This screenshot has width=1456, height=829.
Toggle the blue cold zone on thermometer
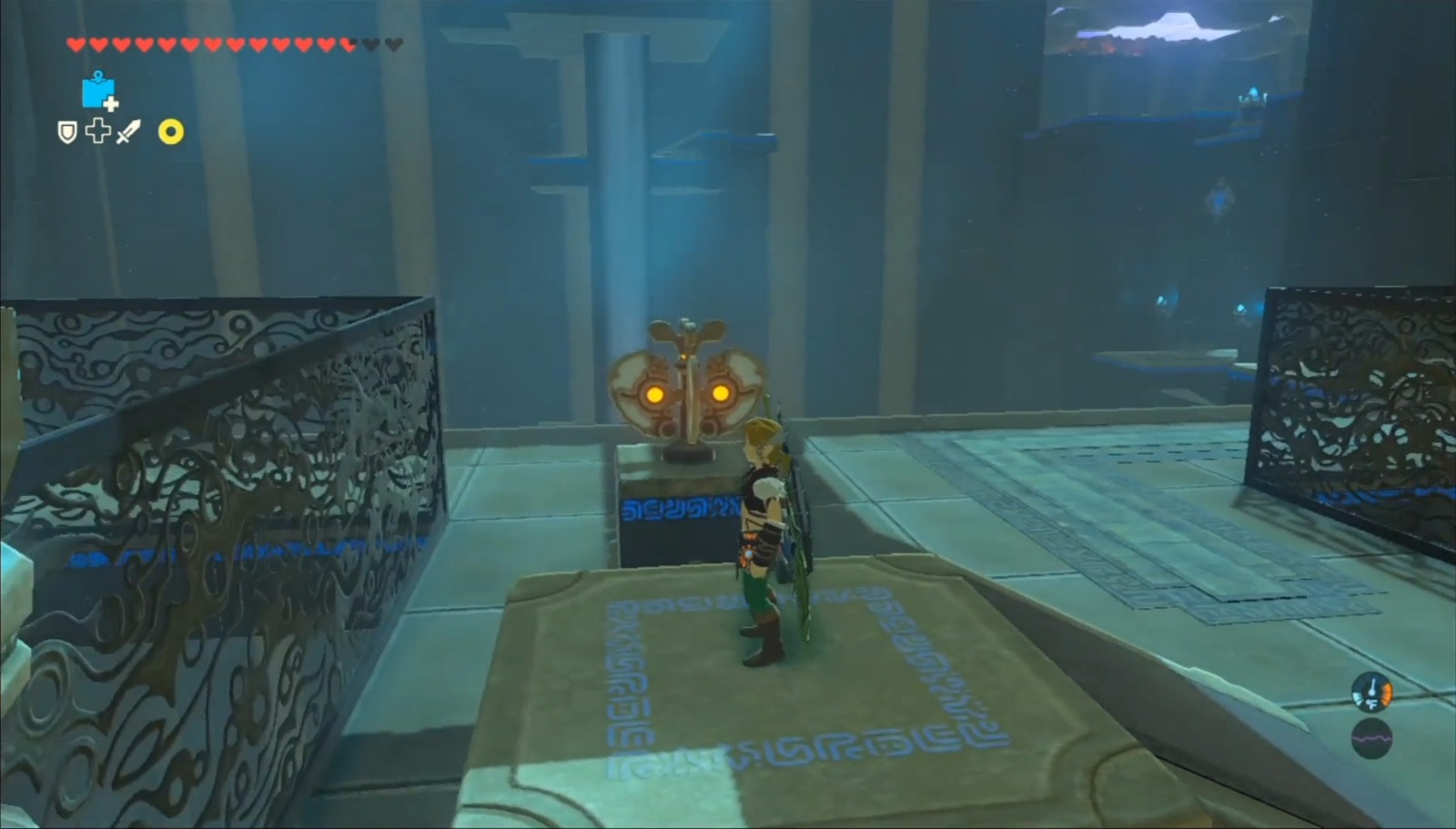point(1358,697)
